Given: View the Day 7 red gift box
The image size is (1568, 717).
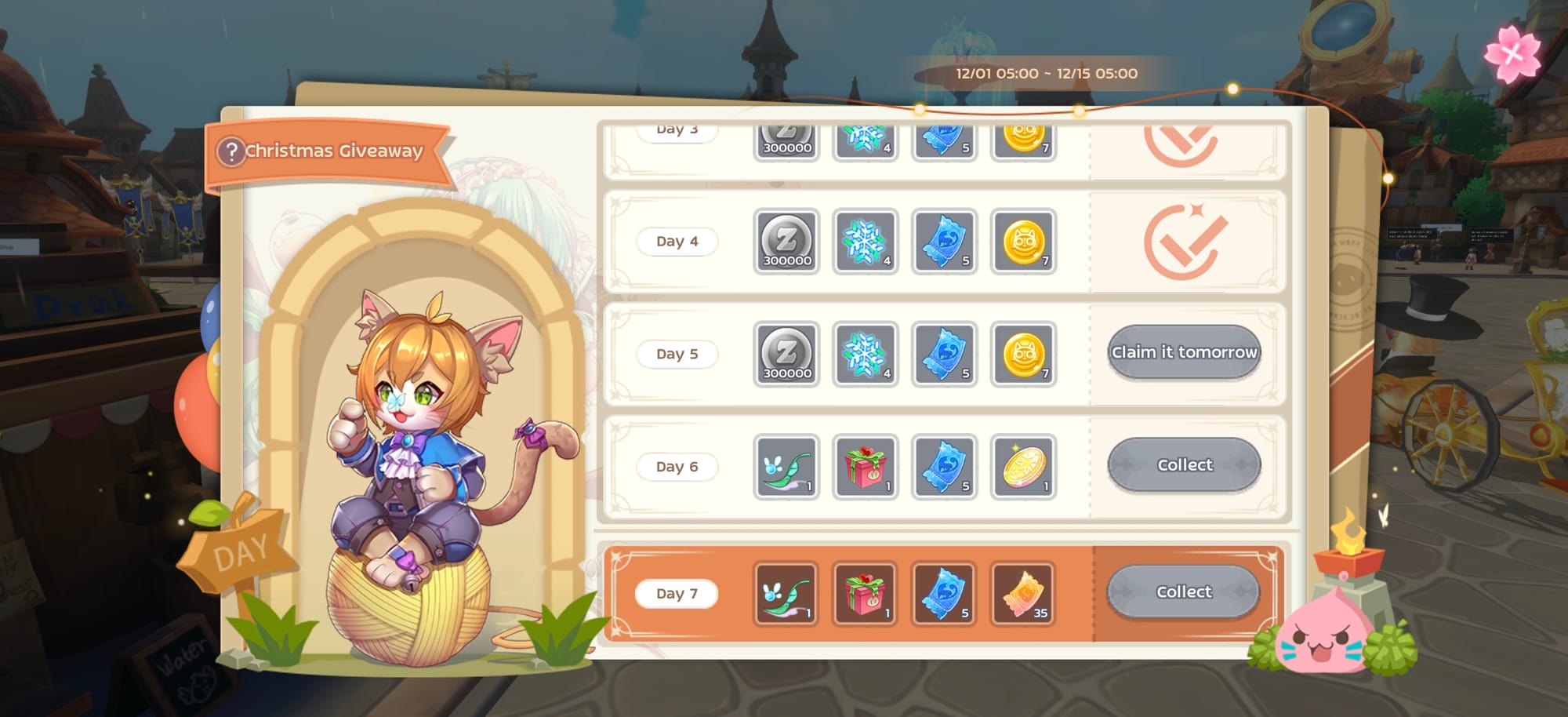Looking at the screenshot, I should [x=864, y=594].
